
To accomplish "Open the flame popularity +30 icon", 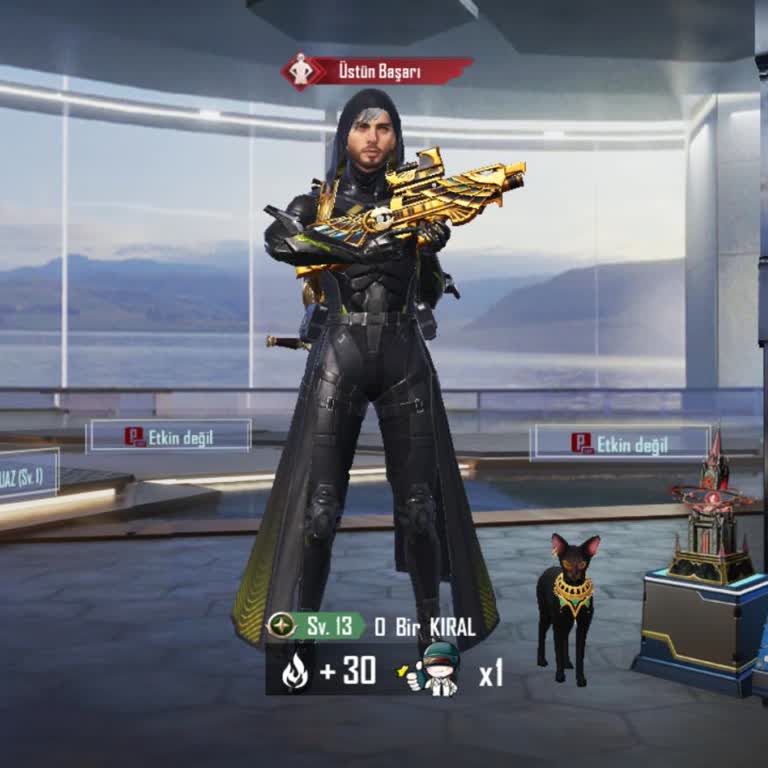I will click(x=295, y=672).
